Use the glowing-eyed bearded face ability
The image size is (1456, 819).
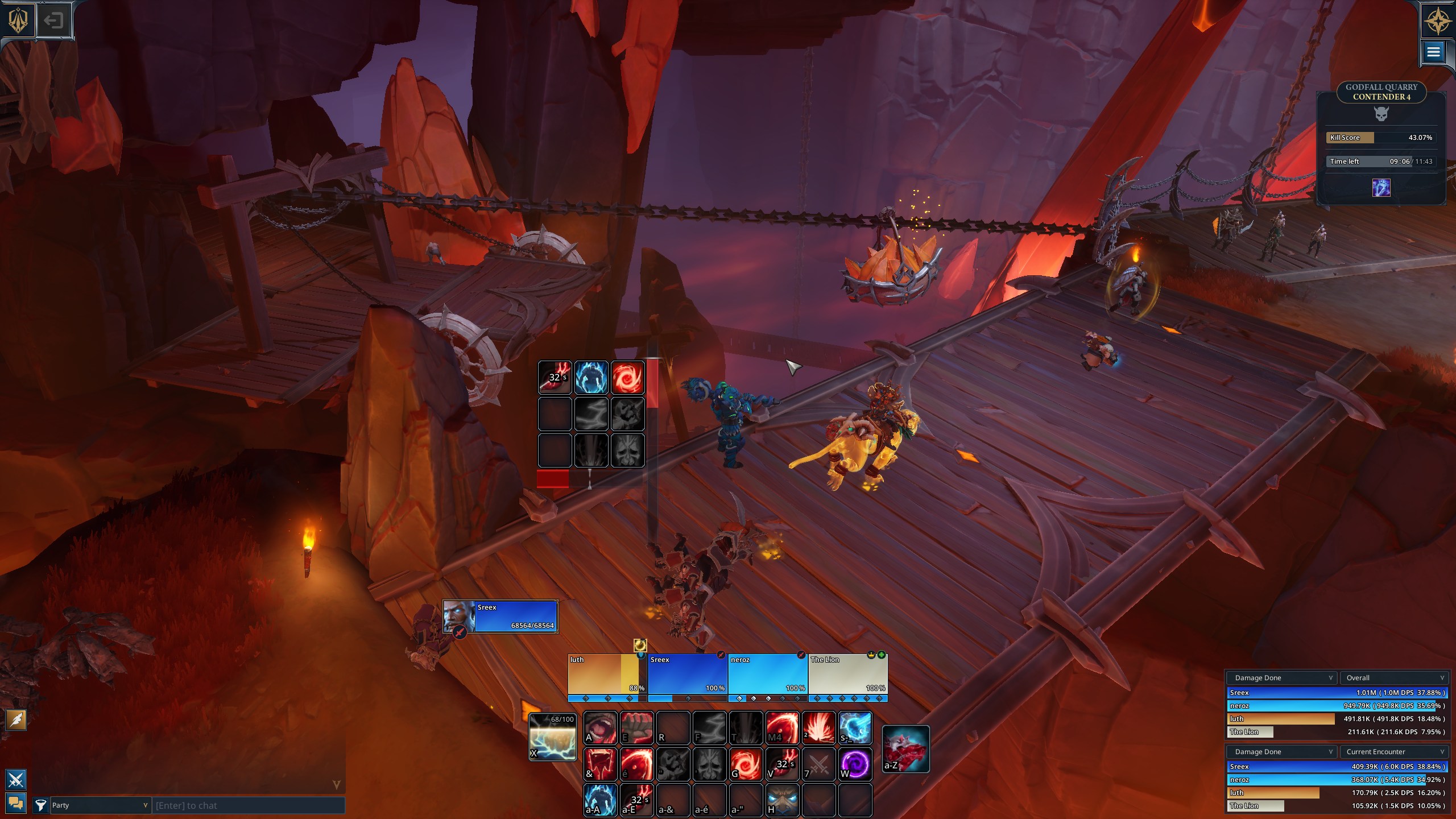782,800
